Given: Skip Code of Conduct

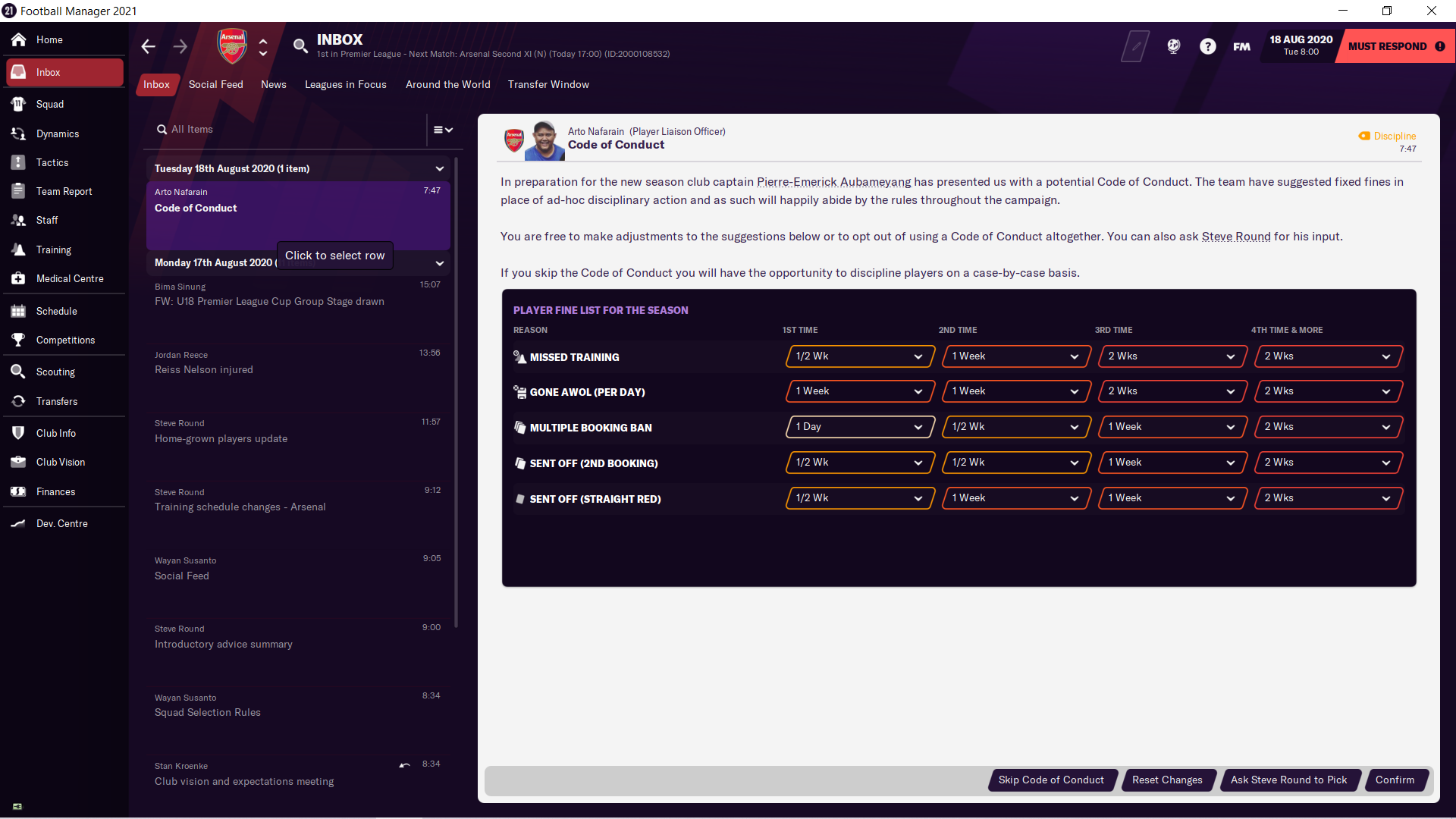Looking at the screenshot, I should 1051,780.
